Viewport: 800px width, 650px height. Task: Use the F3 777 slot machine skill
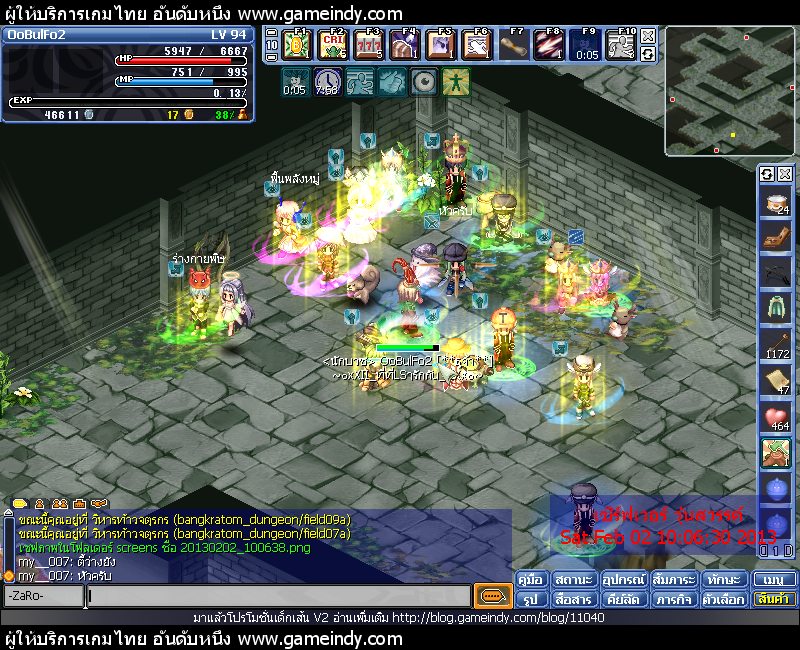click(x=370, y=45)
